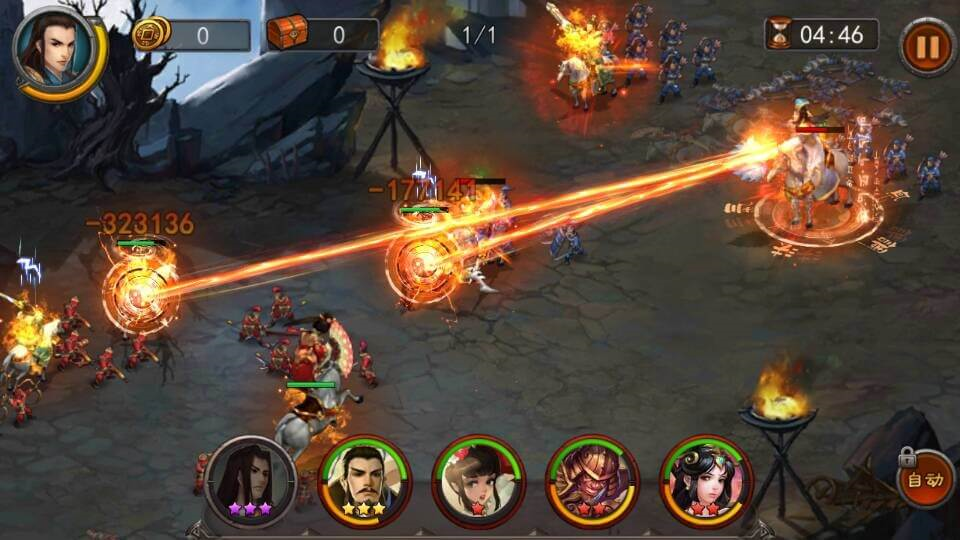Pause the battle with the pause button

(927, 46)
